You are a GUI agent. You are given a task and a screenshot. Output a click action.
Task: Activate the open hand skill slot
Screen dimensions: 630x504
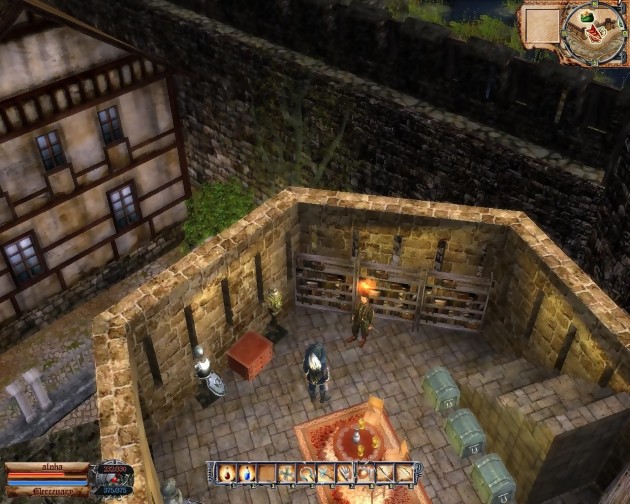345,473
